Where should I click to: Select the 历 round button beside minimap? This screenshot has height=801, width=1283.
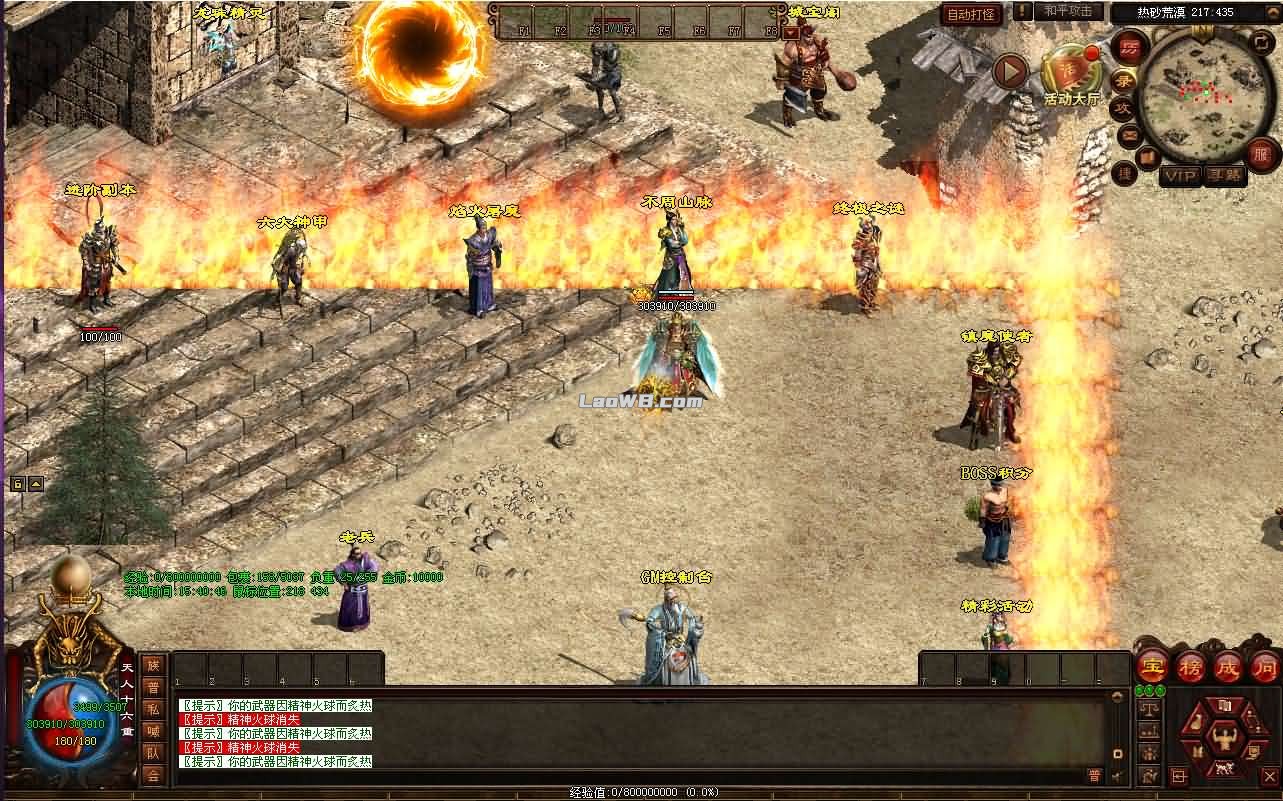pyautogui.click(x=1130, y=48)
